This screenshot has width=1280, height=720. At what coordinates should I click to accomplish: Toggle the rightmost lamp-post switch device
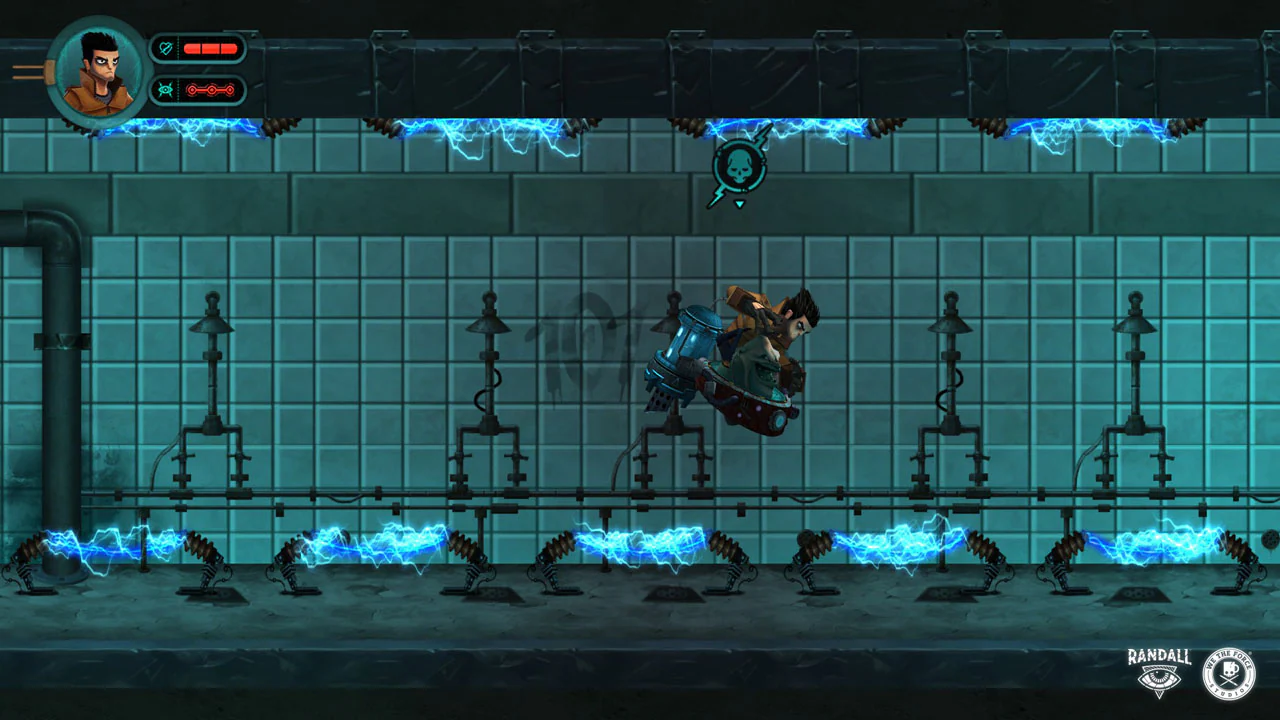tap(1135, 390)
